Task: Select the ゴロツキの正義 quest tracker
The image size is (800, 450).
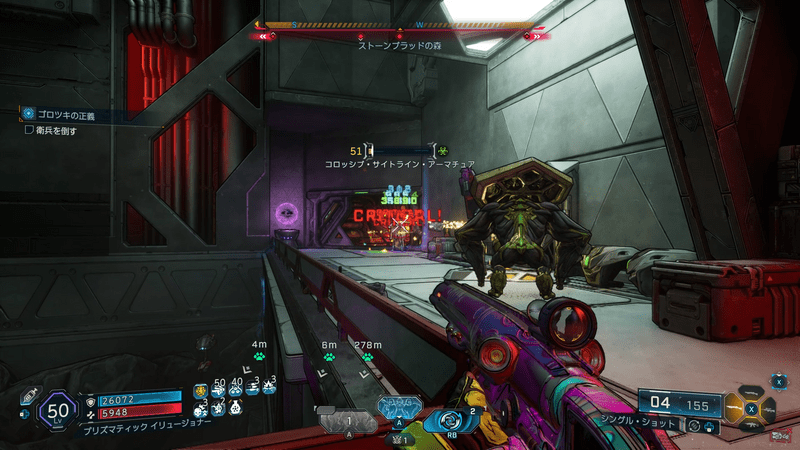Action: (72, 115)
